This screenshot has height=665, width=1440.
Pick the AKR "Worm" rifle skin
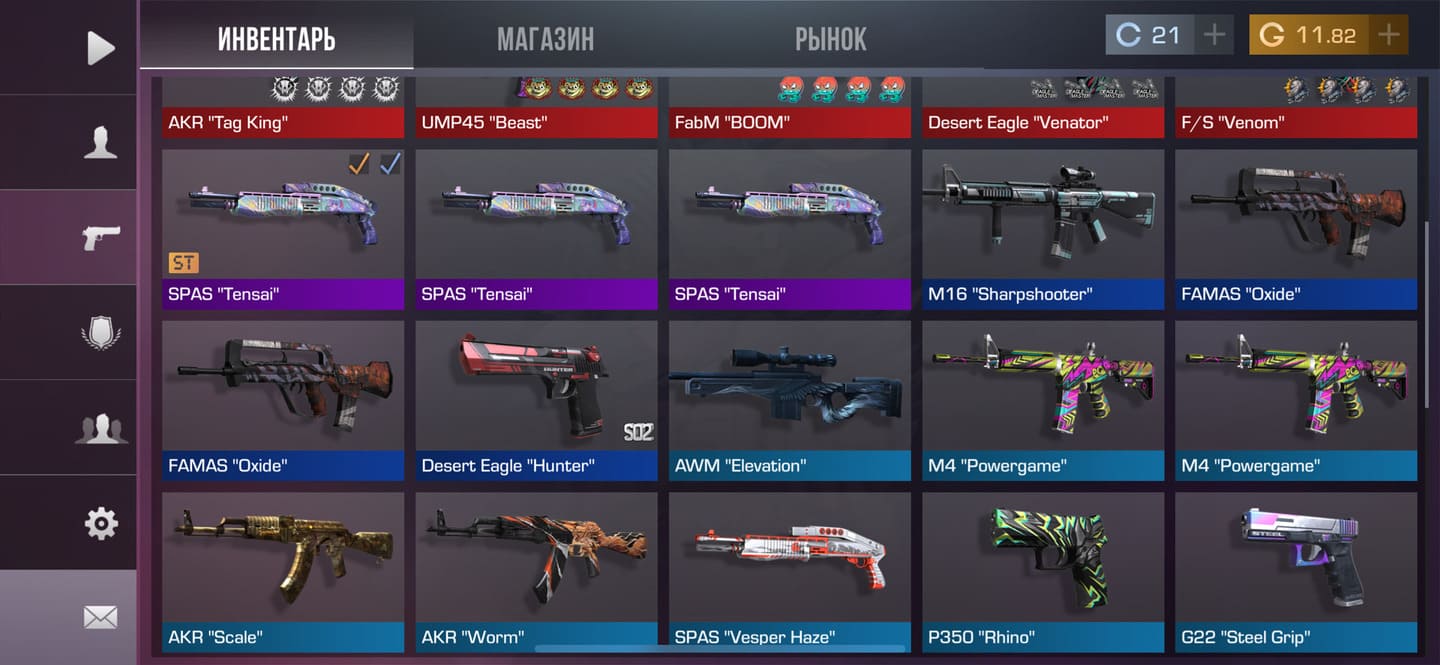pos(536,570)
